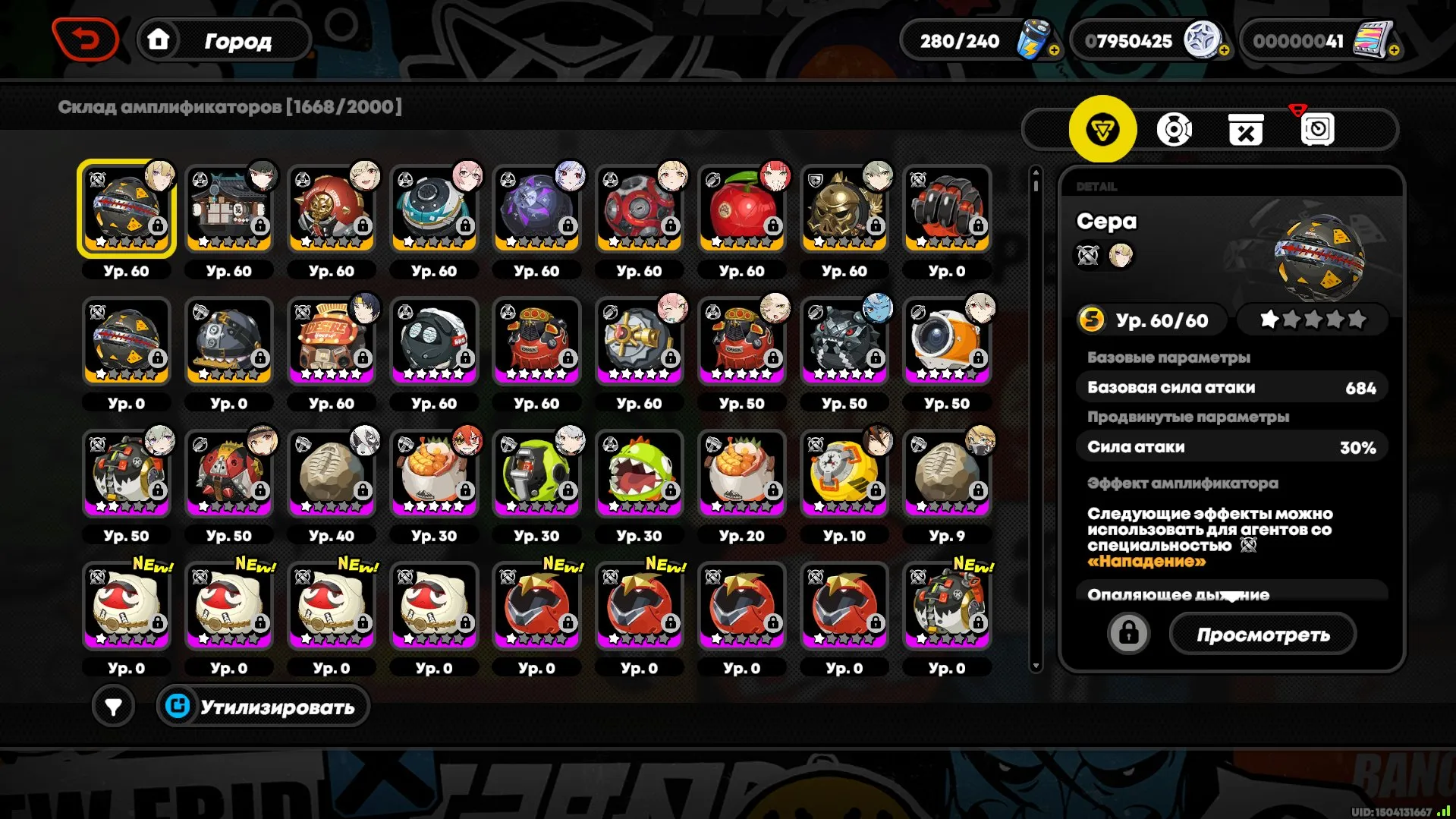Open the second equipment category tab icon
Screen dimensions: 1456x819
pos(1175,129)
